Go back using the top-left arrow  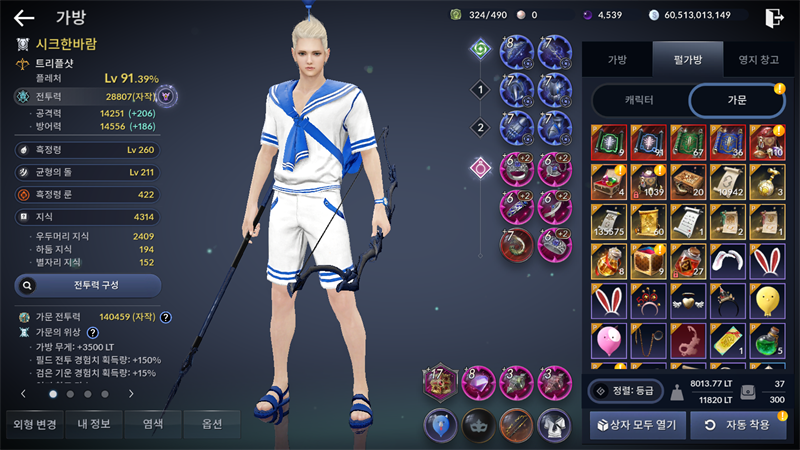click(23, 17)
